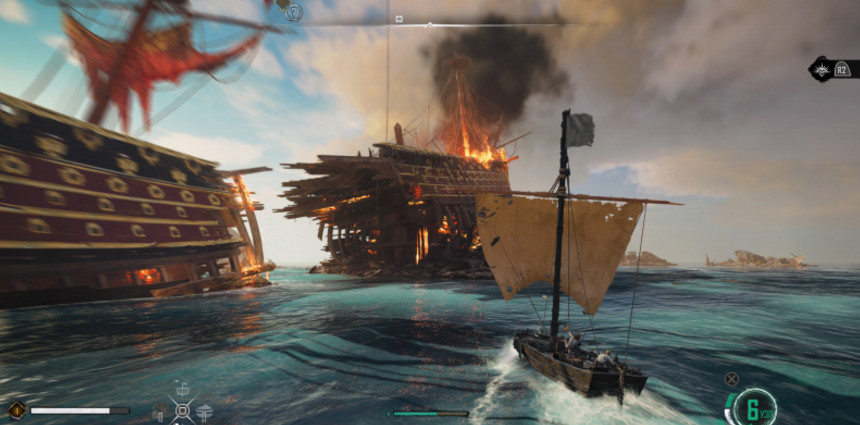Click the circular ship speed gauge
The height and width of the screenshot is (425, 860).
754,406
